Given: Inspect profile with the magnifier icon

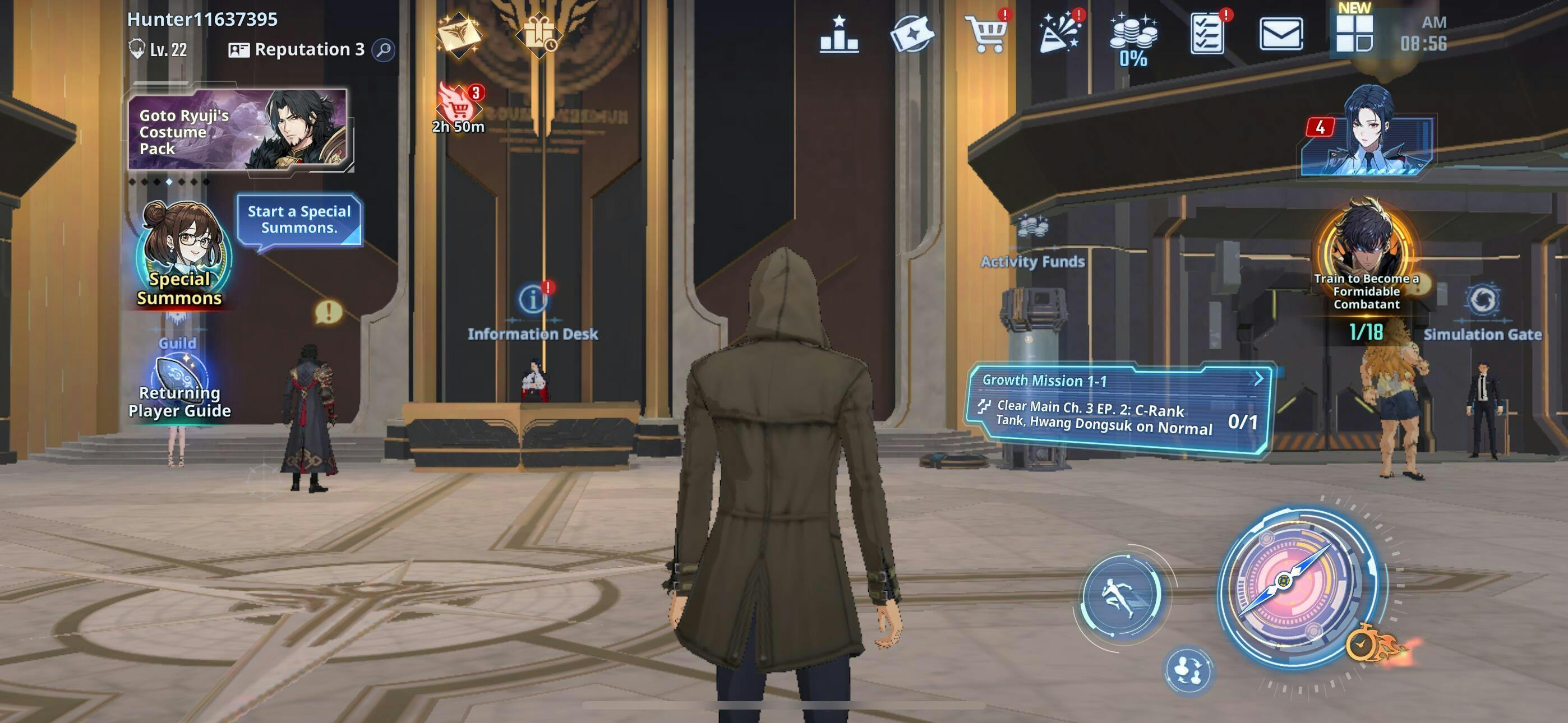Looking at the screenshot, I should tap(384, 50).
